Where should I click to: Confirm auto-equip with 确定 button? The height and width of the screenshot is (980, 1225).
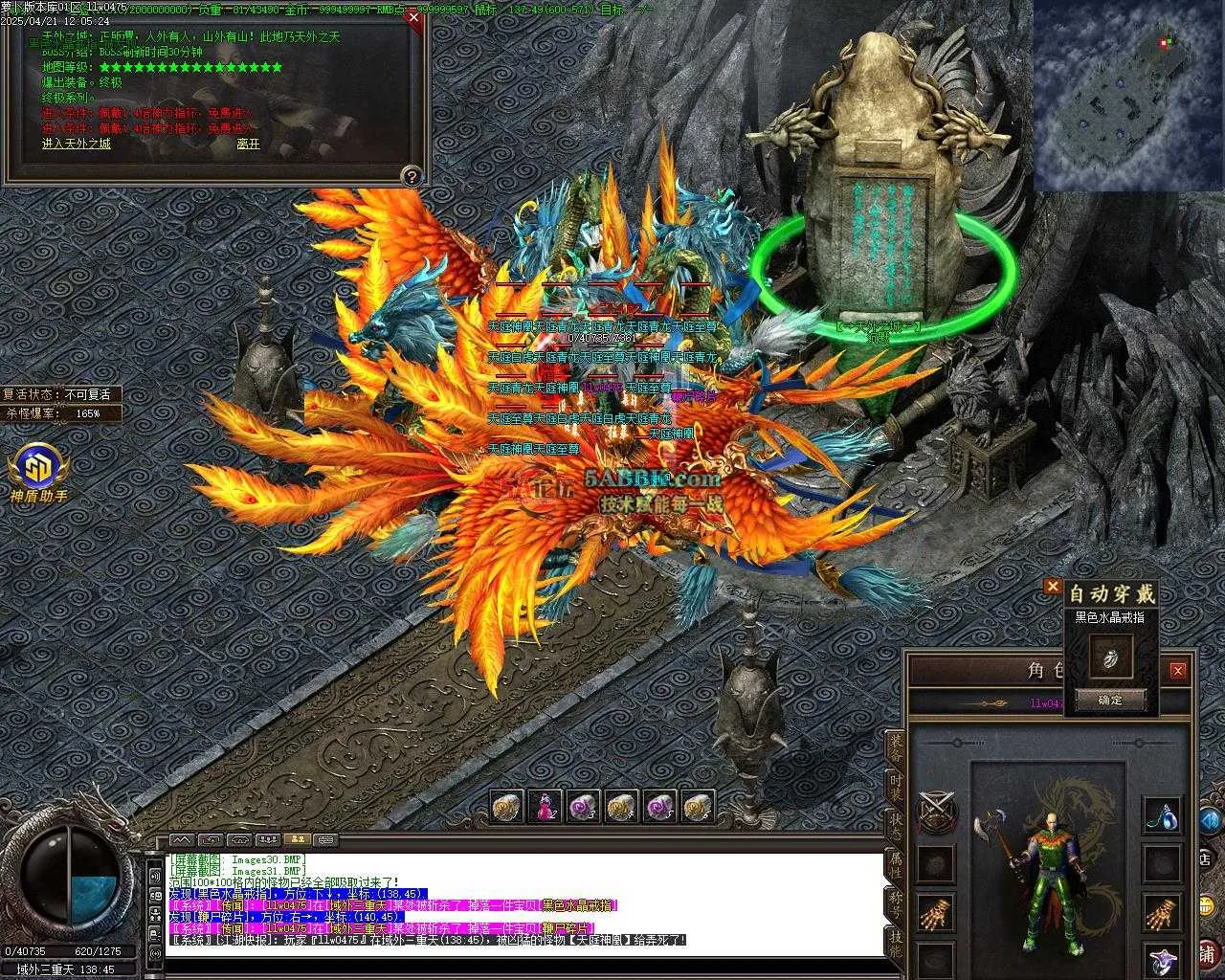pos(1110,700)
